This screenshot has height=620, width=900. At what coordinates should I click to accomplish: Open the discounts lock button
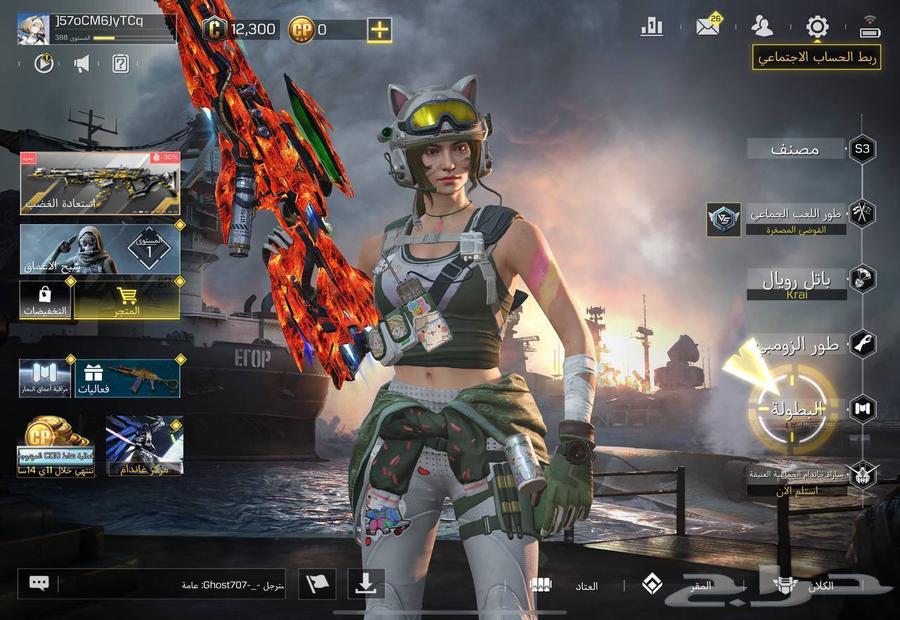click(45, 300)
